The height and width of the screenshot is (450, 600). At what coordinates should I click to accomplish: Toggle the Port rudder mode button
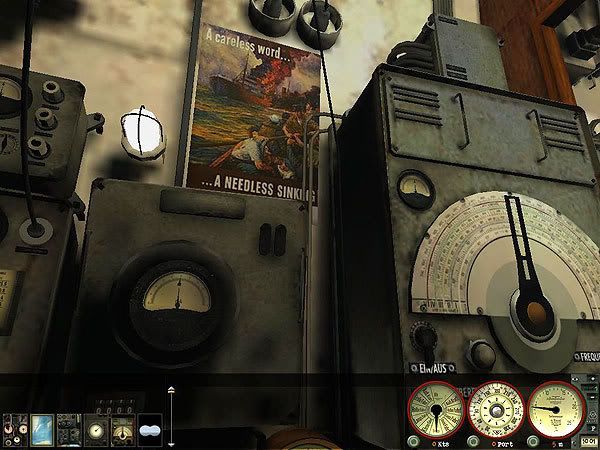point(474,441)
